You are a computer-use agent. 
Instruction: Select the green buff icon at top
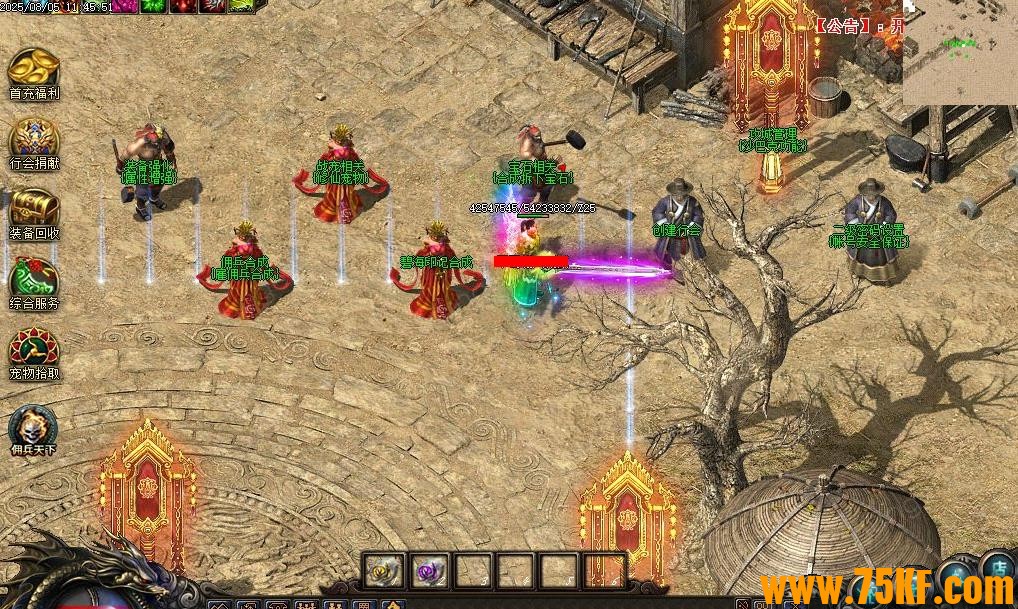tap(154, 6)
